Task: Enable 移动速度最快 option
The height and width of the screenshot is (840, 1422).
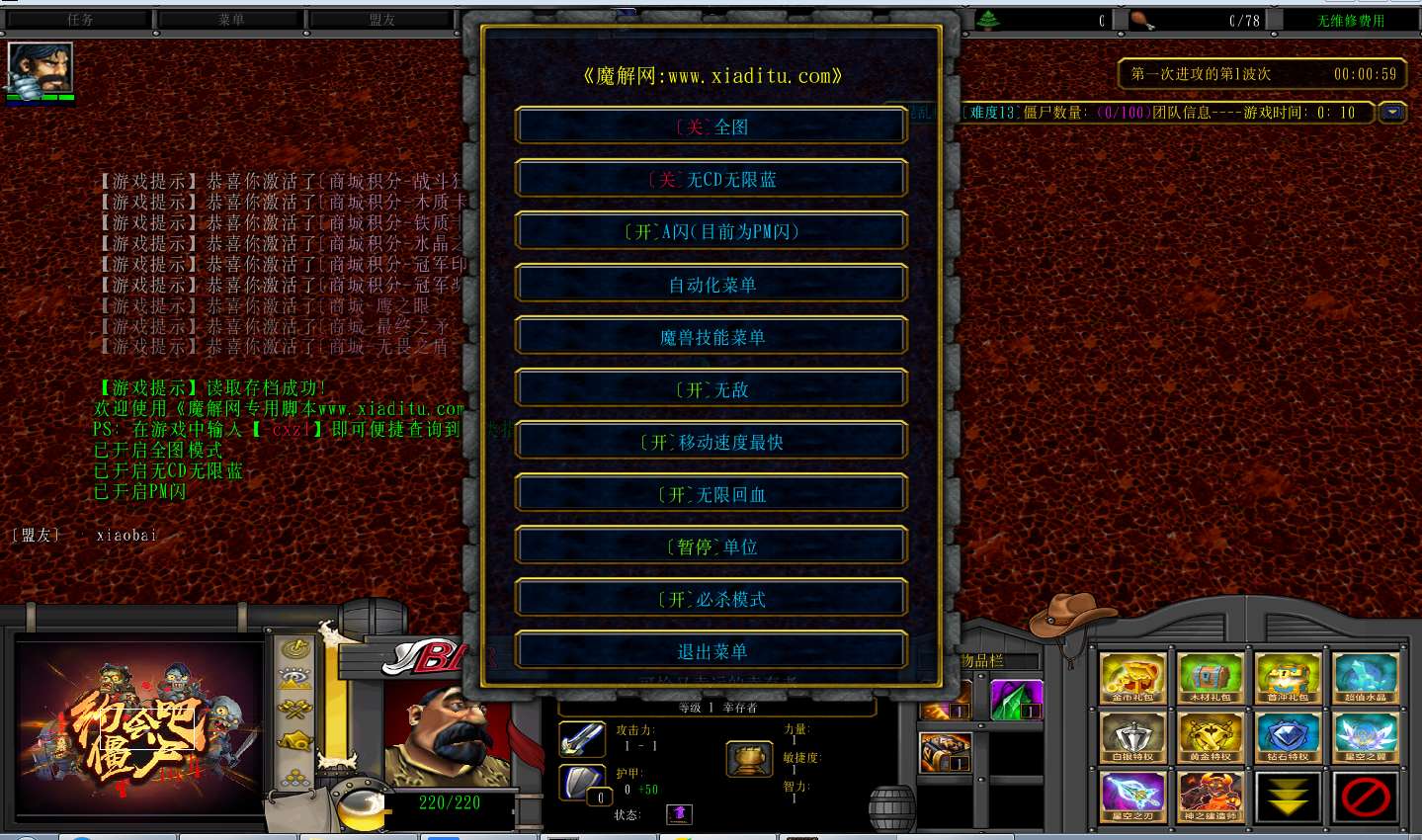Action: [x=711, y=442]
